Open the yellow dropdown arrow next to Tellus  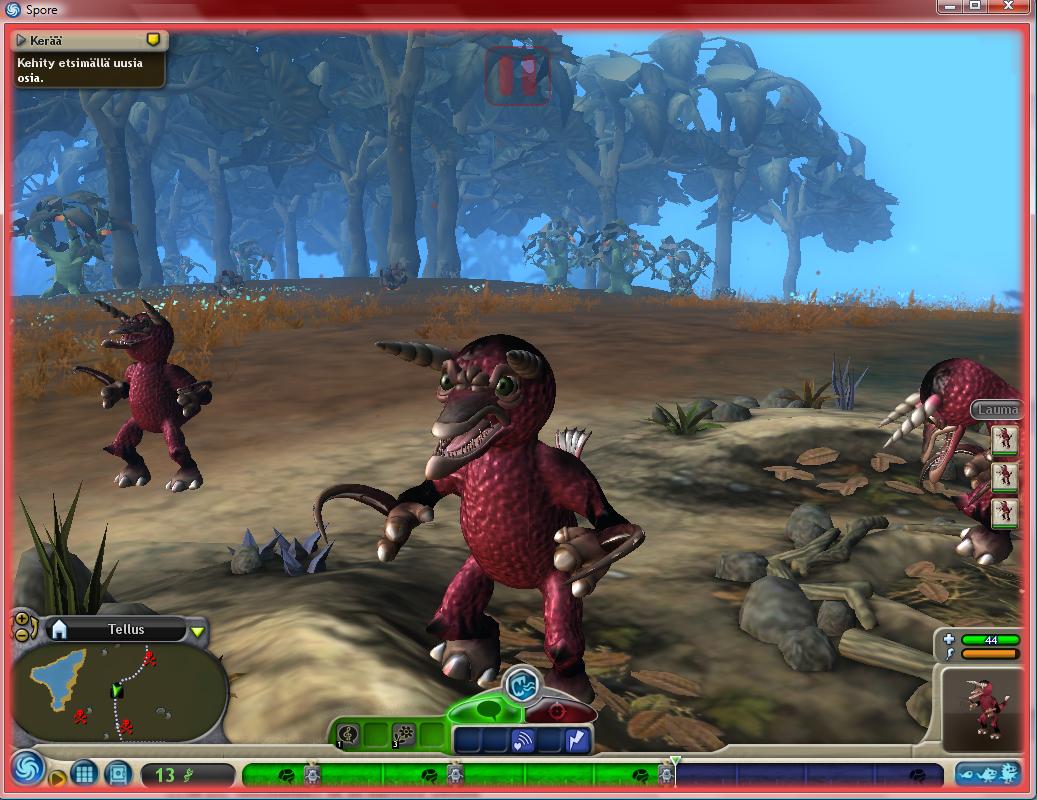(x=198, y=630)
